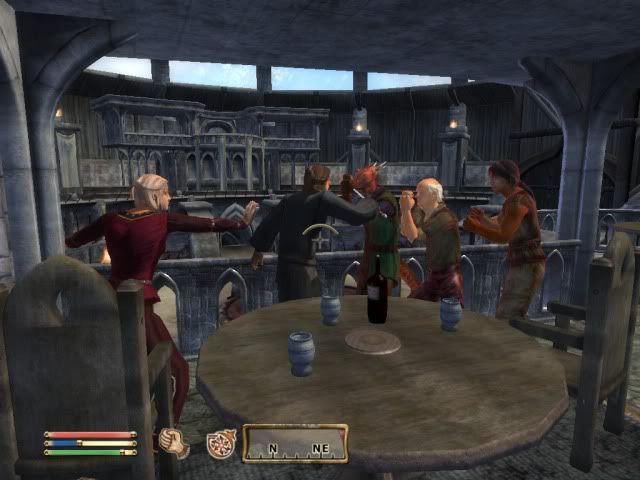Select the active spell icon
This screenshot has width=640, height=480.
(x=220, y=444)
